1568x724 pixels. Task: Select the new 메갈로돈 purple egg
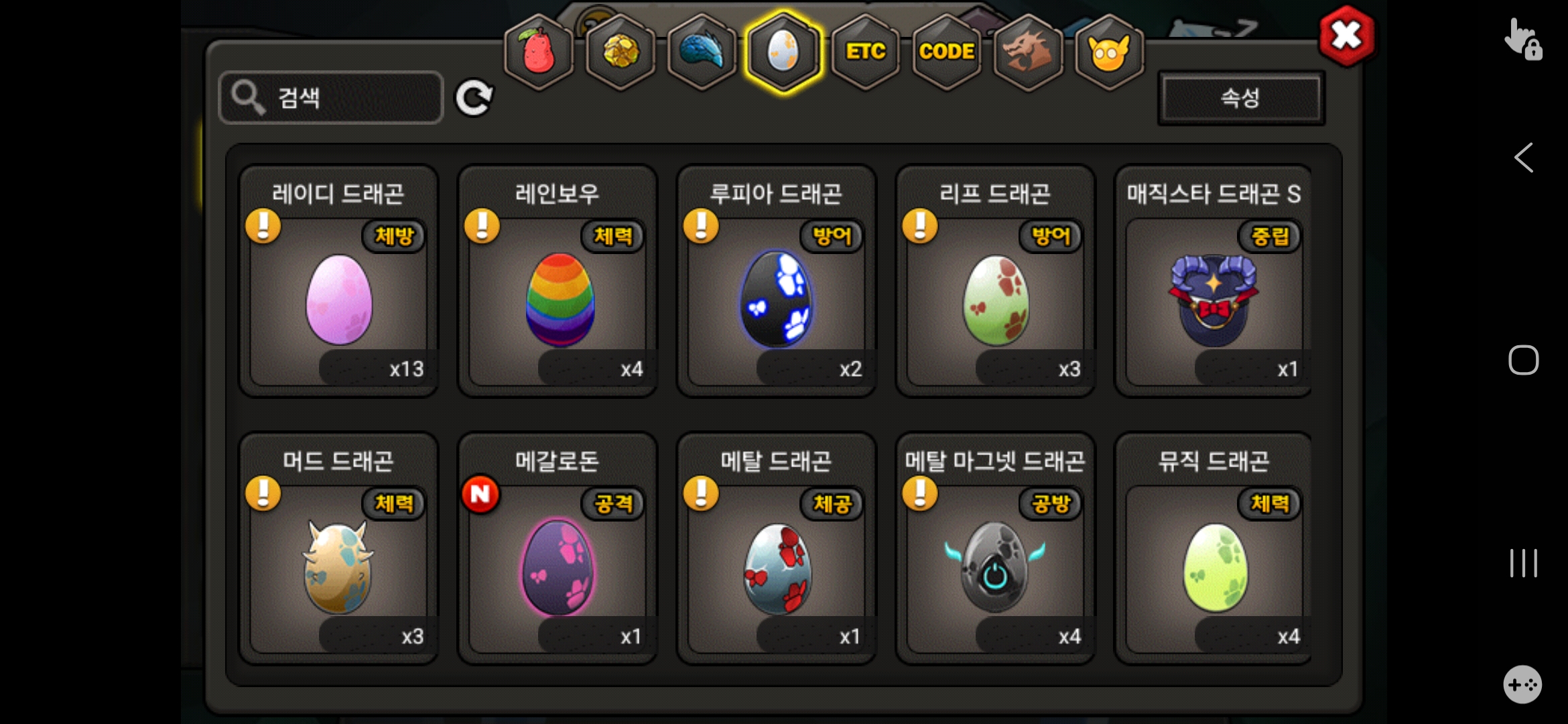coord(558,567)
